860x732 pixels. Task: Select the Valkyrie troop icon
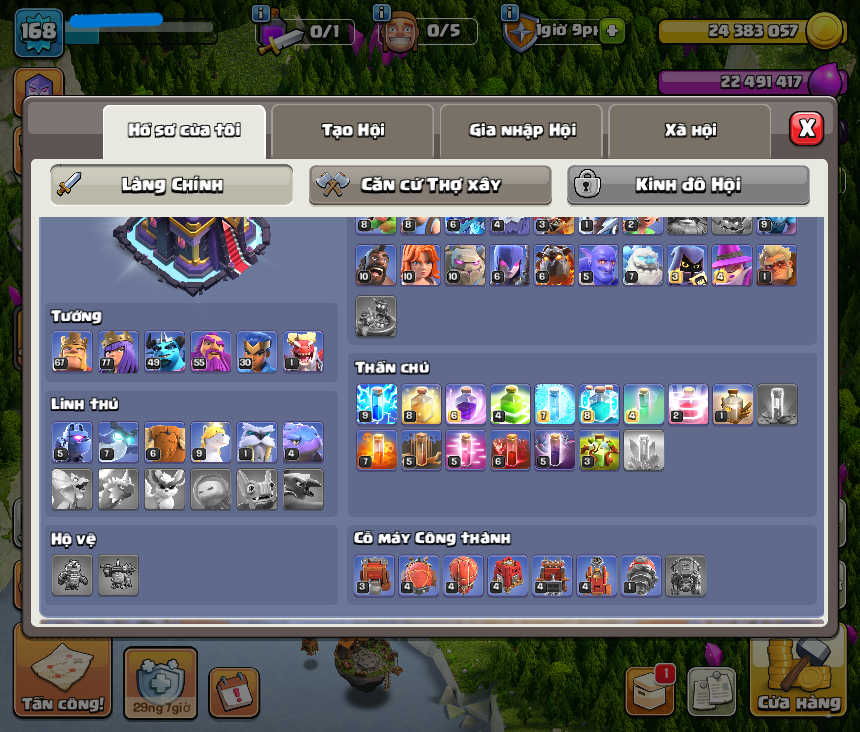(420, 266)
